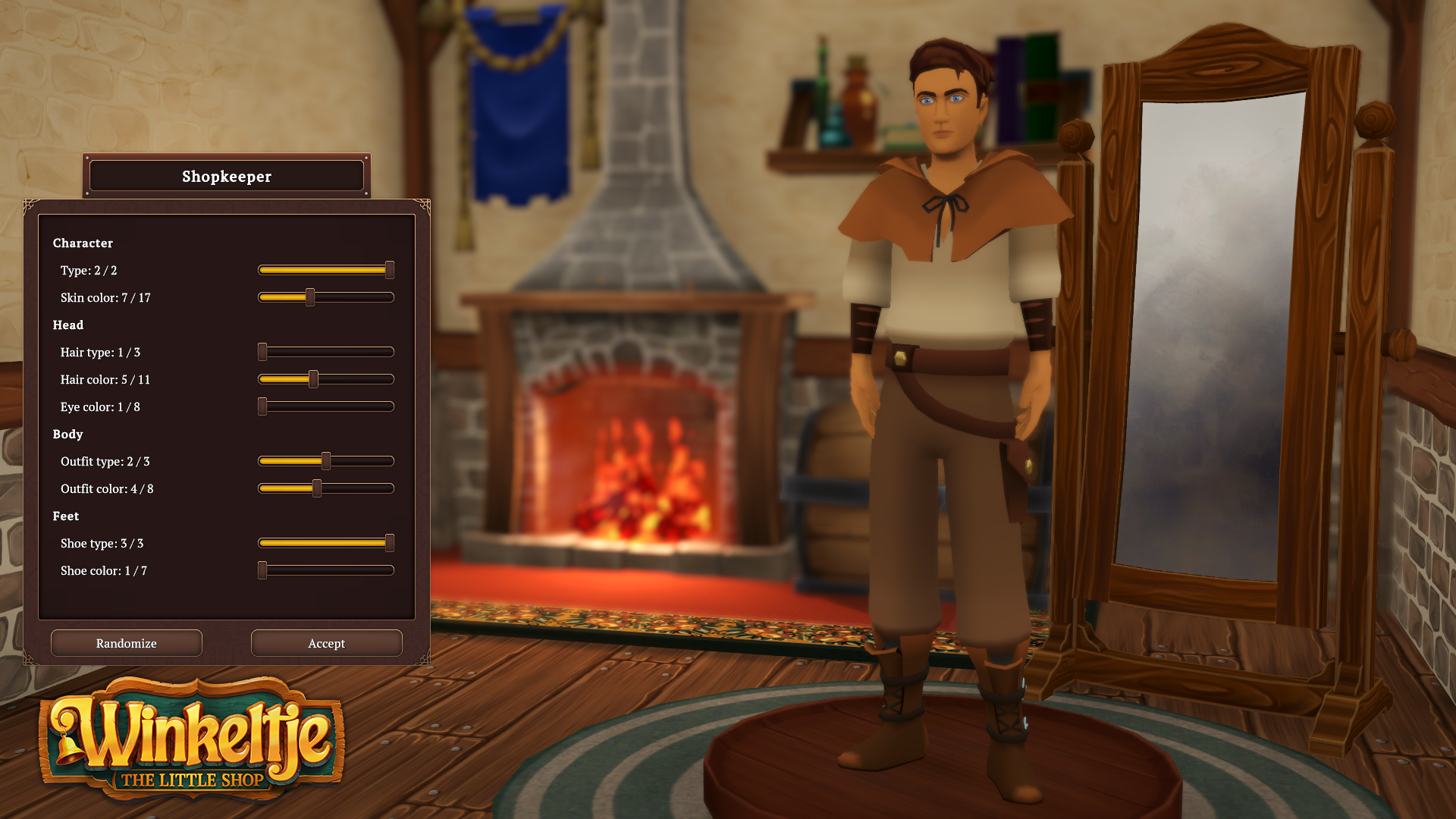This screenshot has height=819, width=1456.
Task: Click the Hair type slider handle
Action: tap(262, 352)
